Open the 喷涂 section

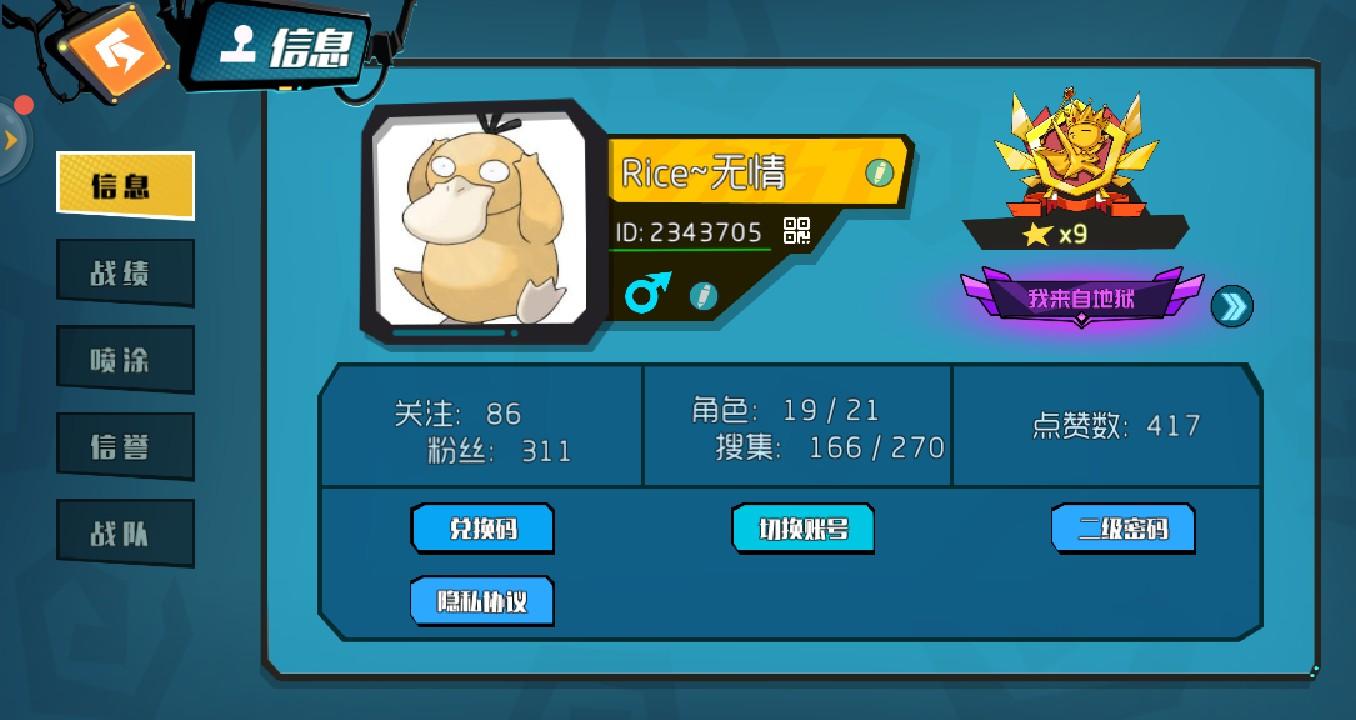125,358
